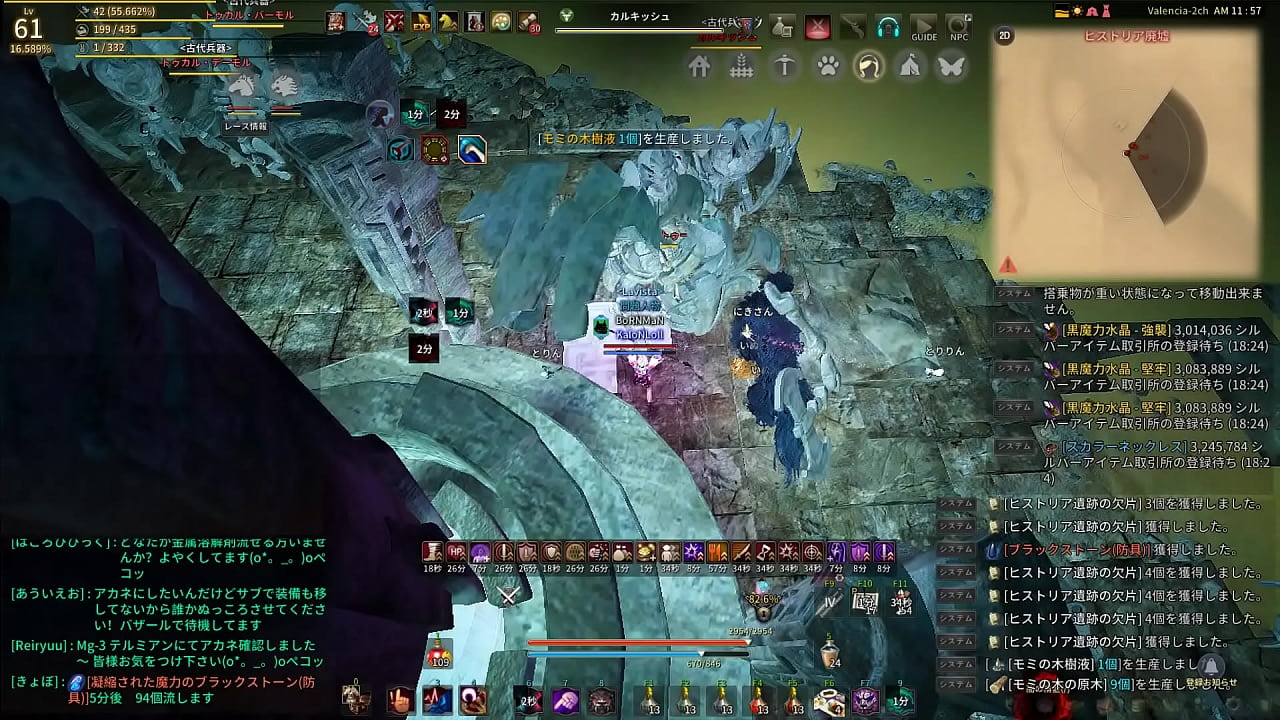The image size is (1280, 720).
Task: Open the fairy menu butterfly icon
Action: tap(950, 66)
